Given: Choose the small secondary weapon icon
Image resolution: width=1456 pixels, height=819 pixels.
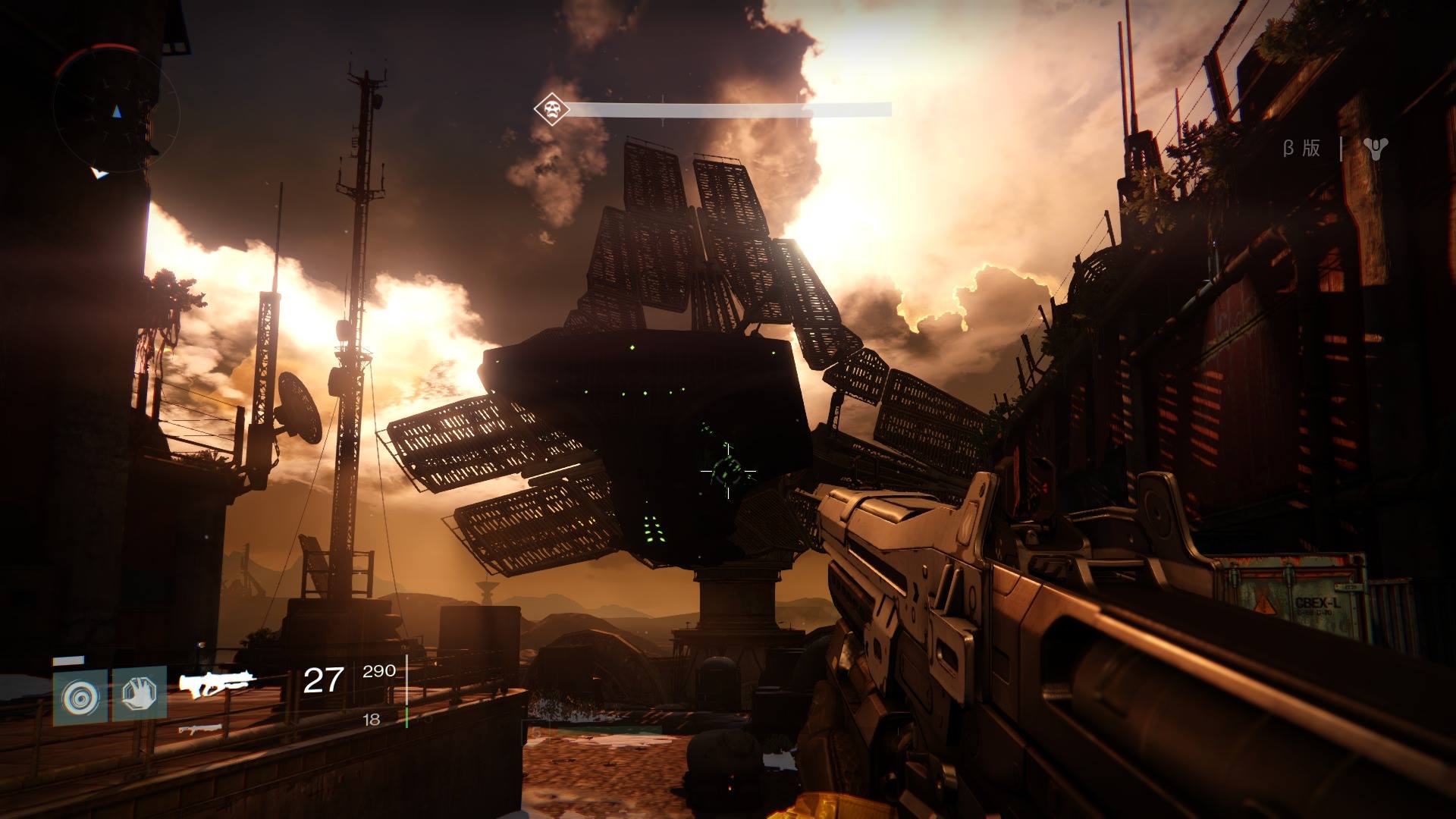Looking at the screenshot, I should click(x=200, y=730).
